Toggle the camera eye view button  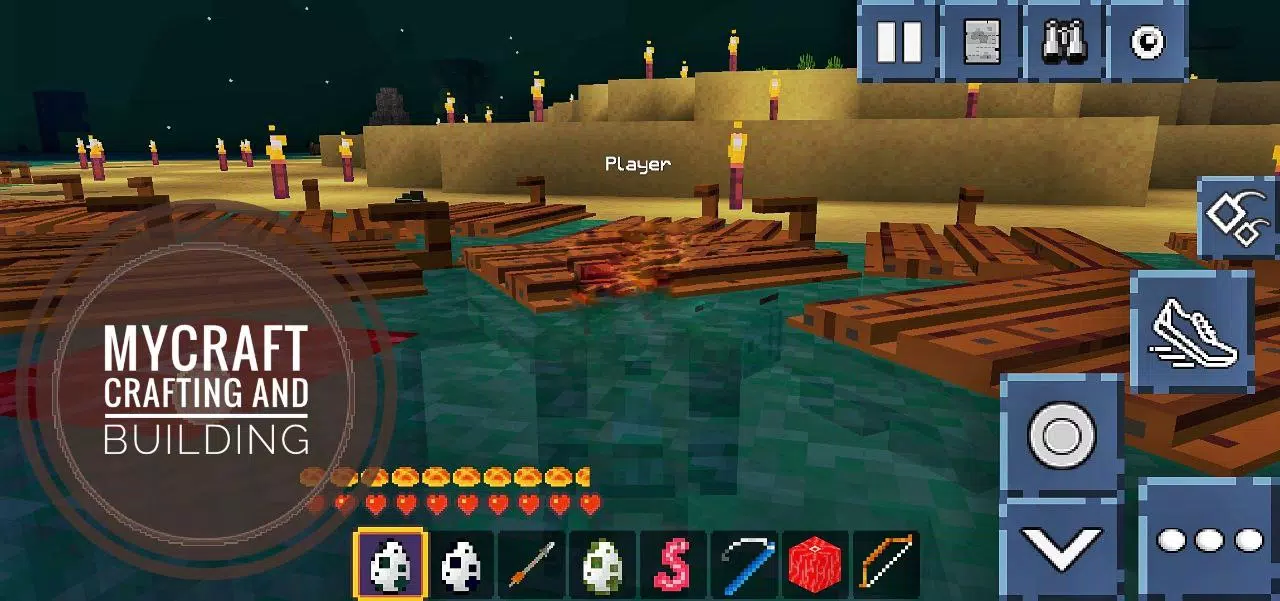(1146, 41)
